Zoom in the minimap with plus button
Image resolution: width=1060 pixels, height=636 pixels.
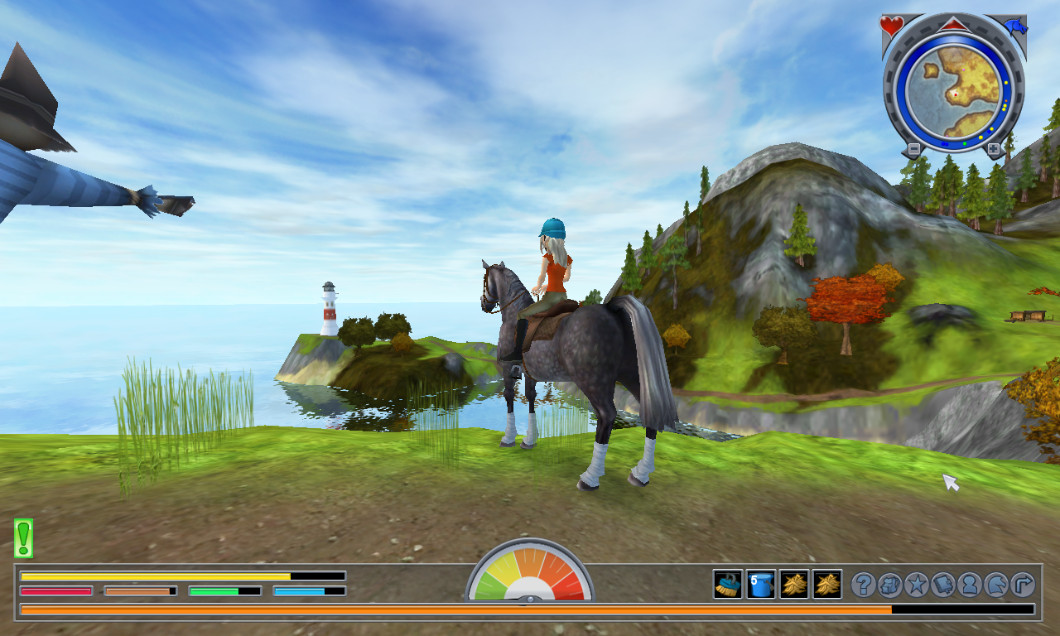pyautogui.click(x=993, y=150)
